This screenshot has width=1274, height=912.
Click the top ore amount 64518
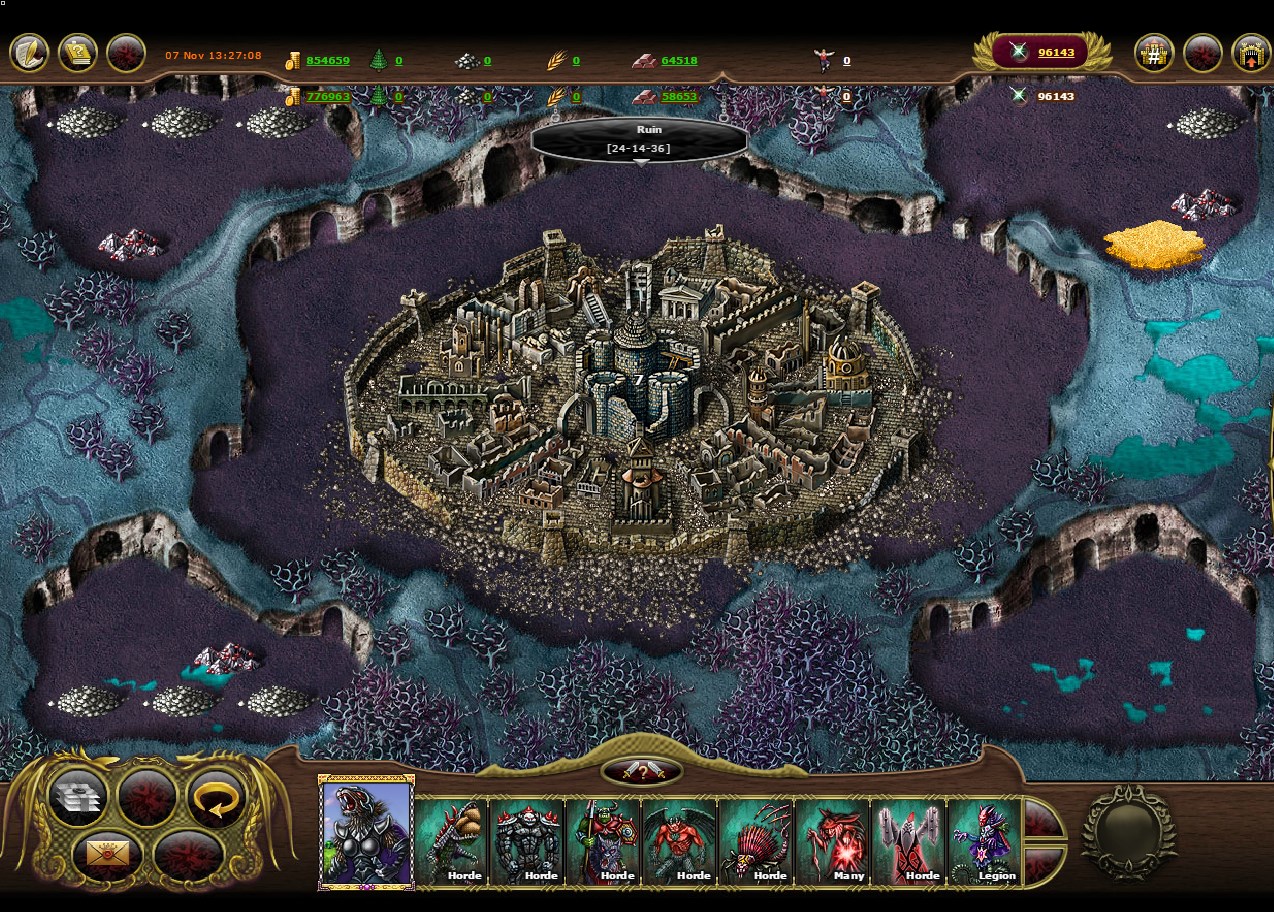pos(679,61)
